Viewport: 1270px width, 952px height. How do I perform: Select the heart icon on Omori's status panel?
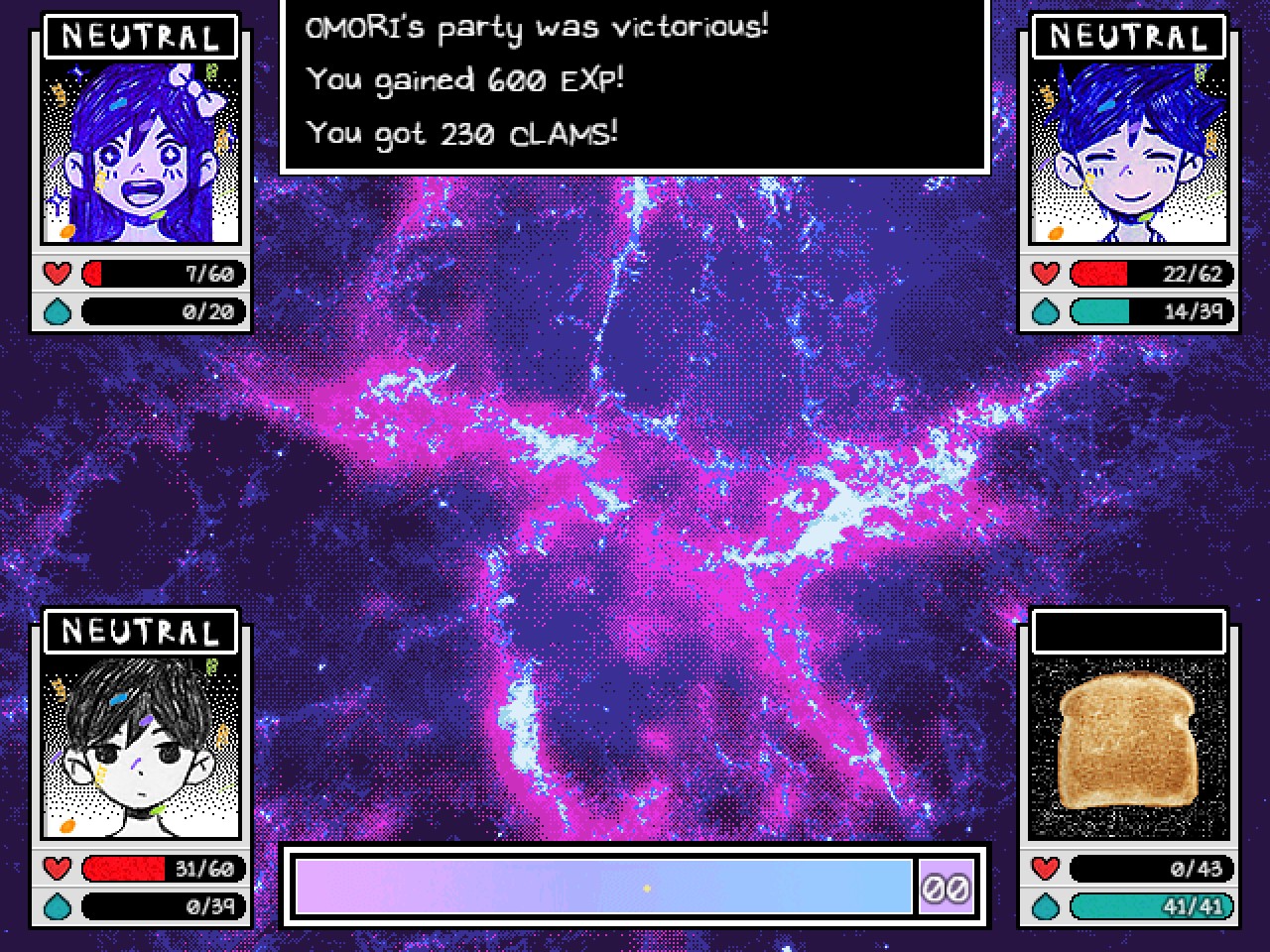[x=58, y=868]
